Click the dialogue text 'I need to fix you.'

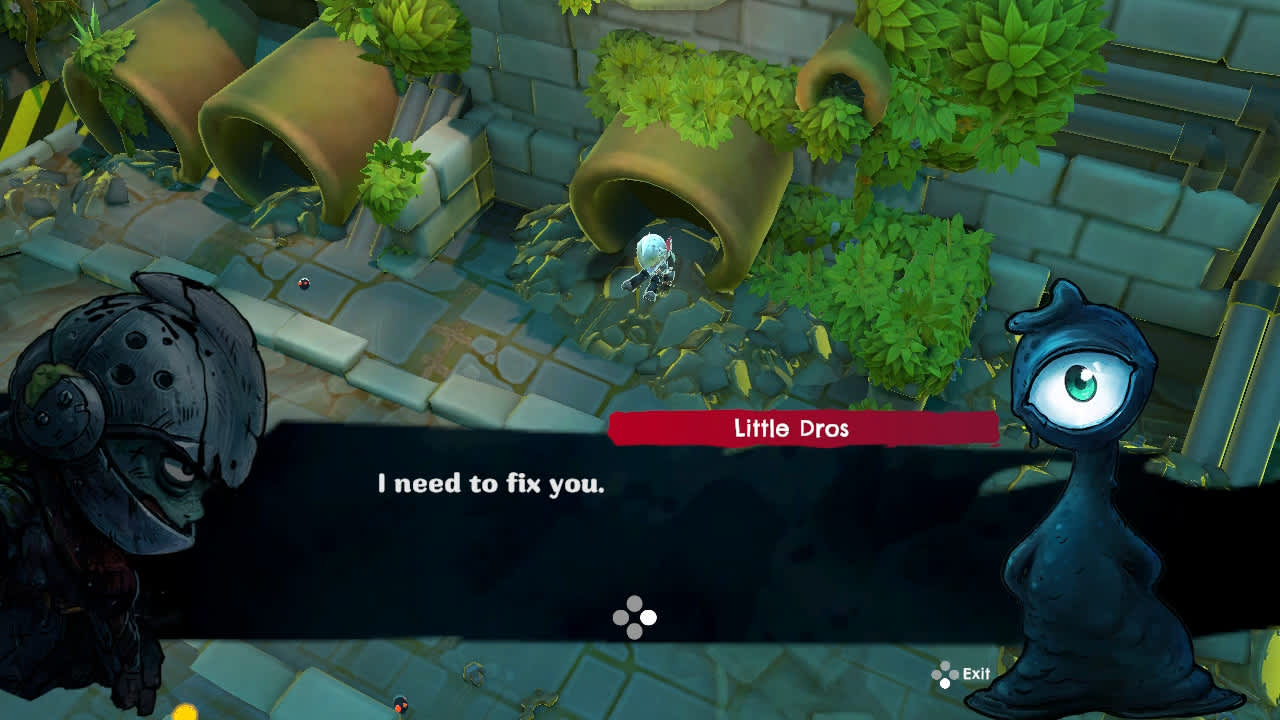pyautogui.click(x=490, y=482)
